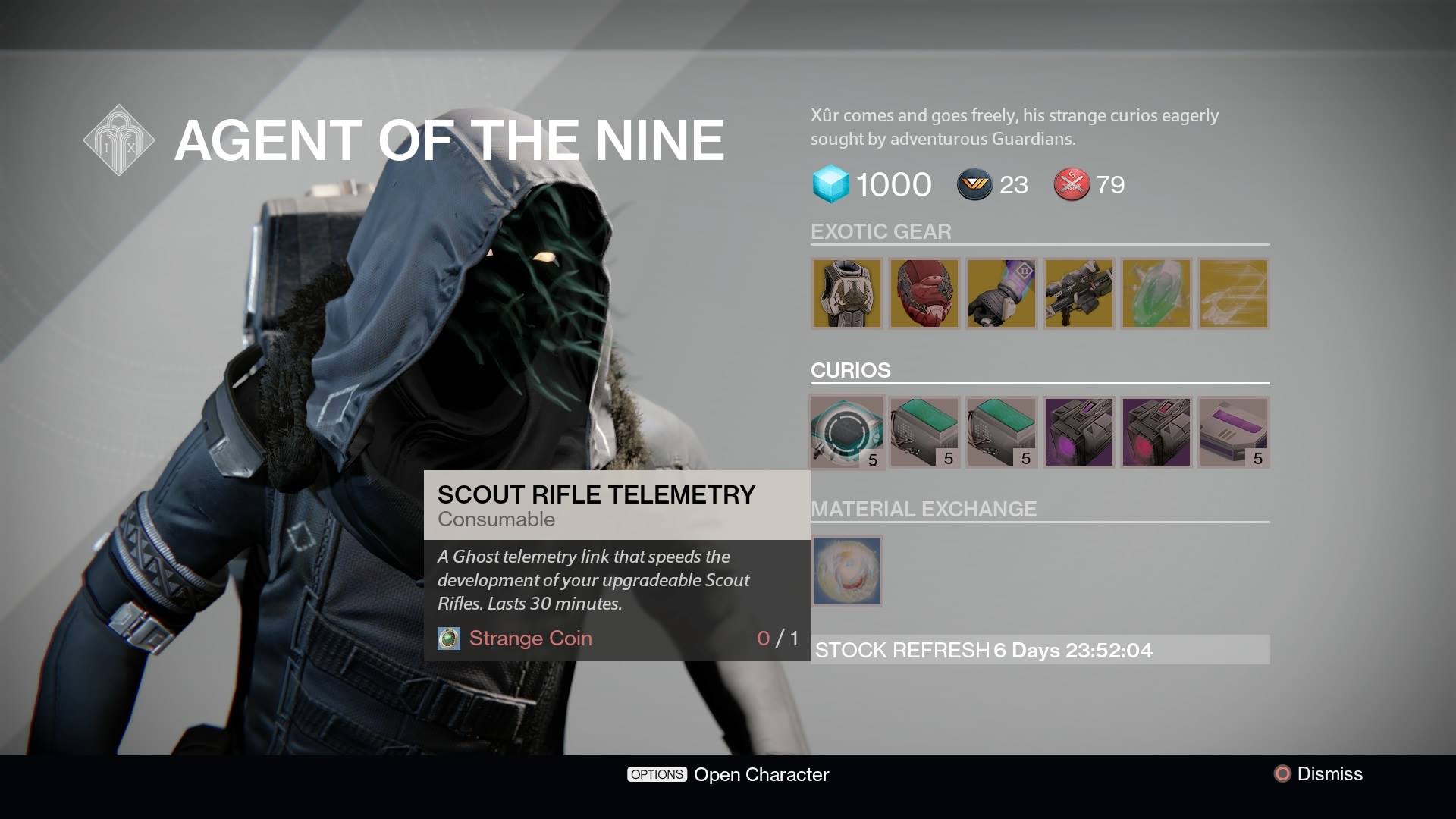Image resolution: width=1456 pixels, height=819 pixels.
Task: Click the green exotic engram
Action: 1156,294
